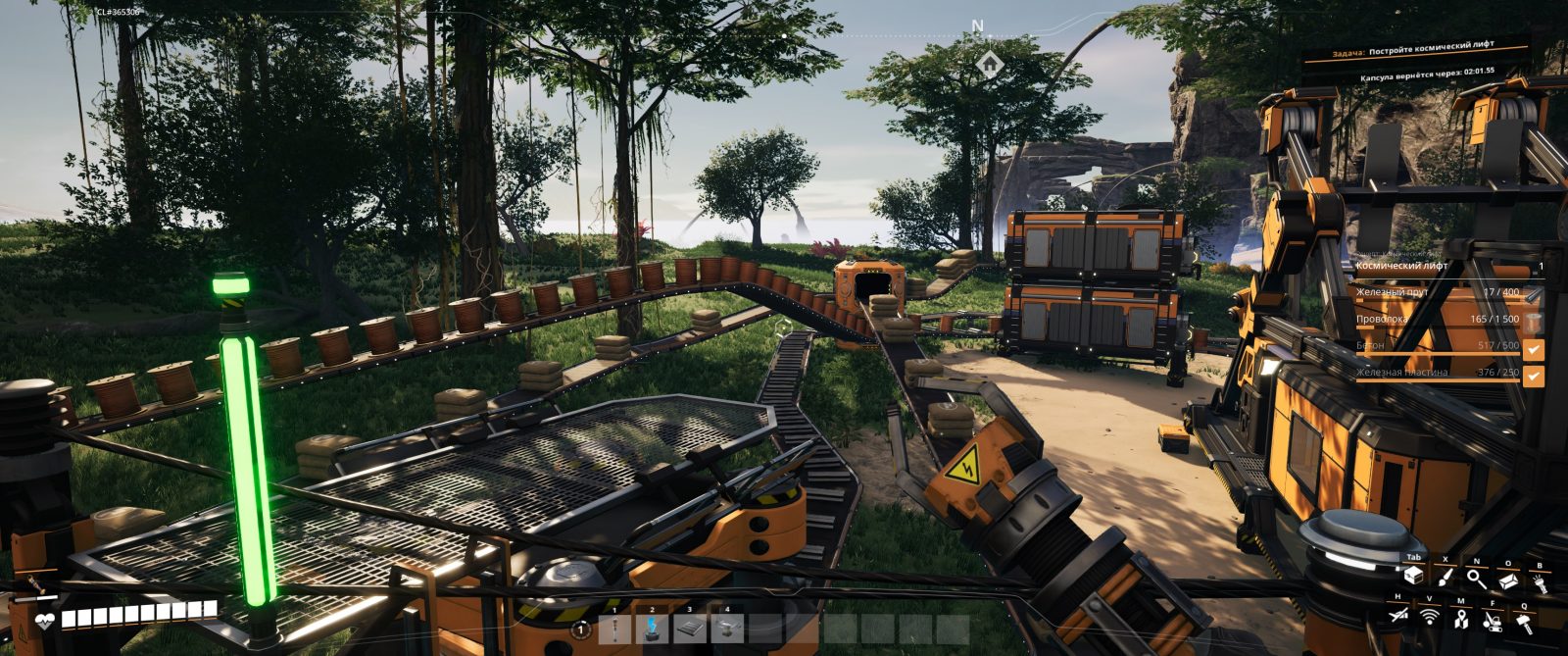The height and width of the screenshot is (656, 1568).
Task: Pick the hotbar slot 4 building item
Action: click(727, 629)
